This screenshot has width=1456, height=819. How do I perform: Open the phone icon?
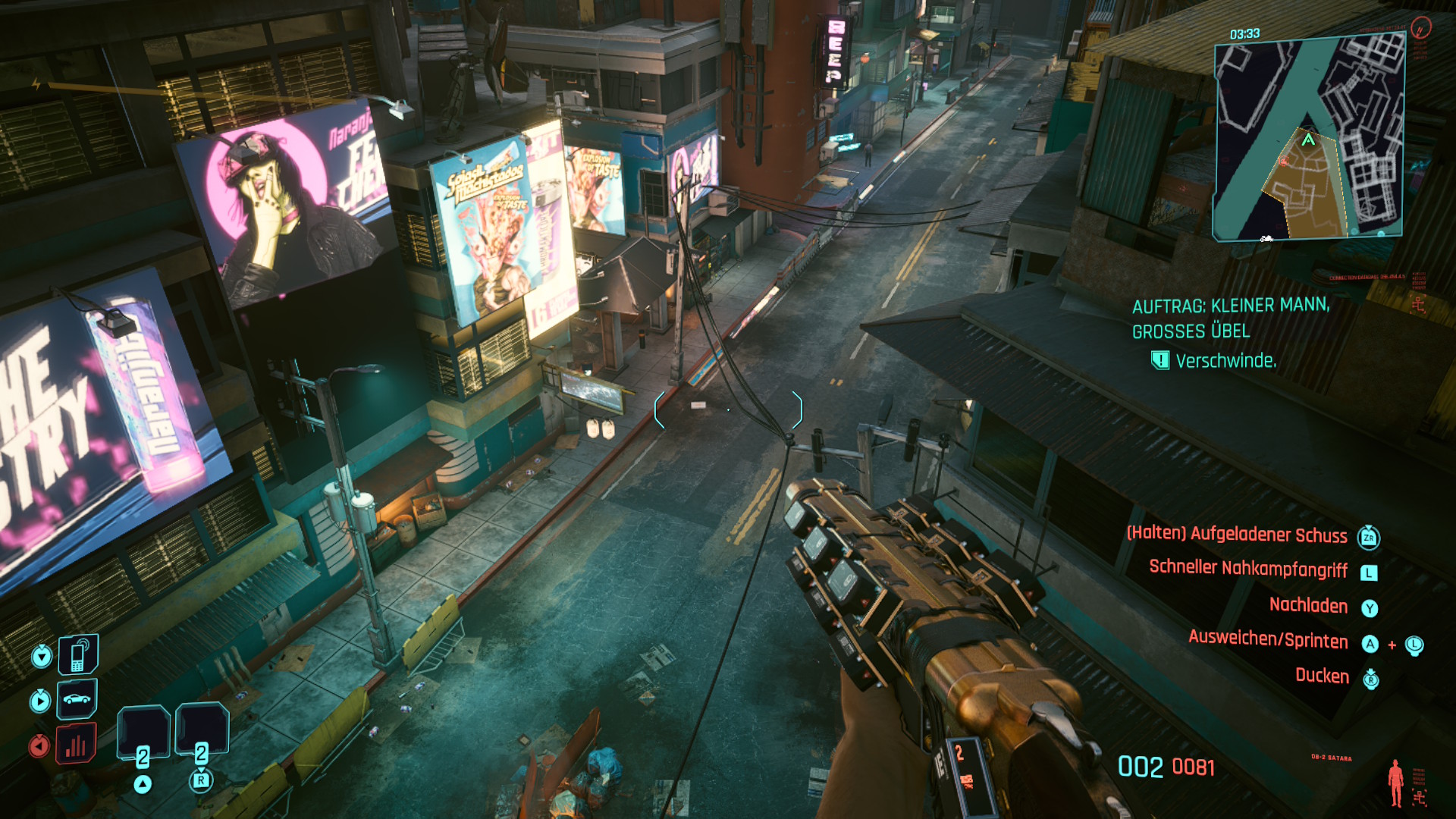pos(78,655)
